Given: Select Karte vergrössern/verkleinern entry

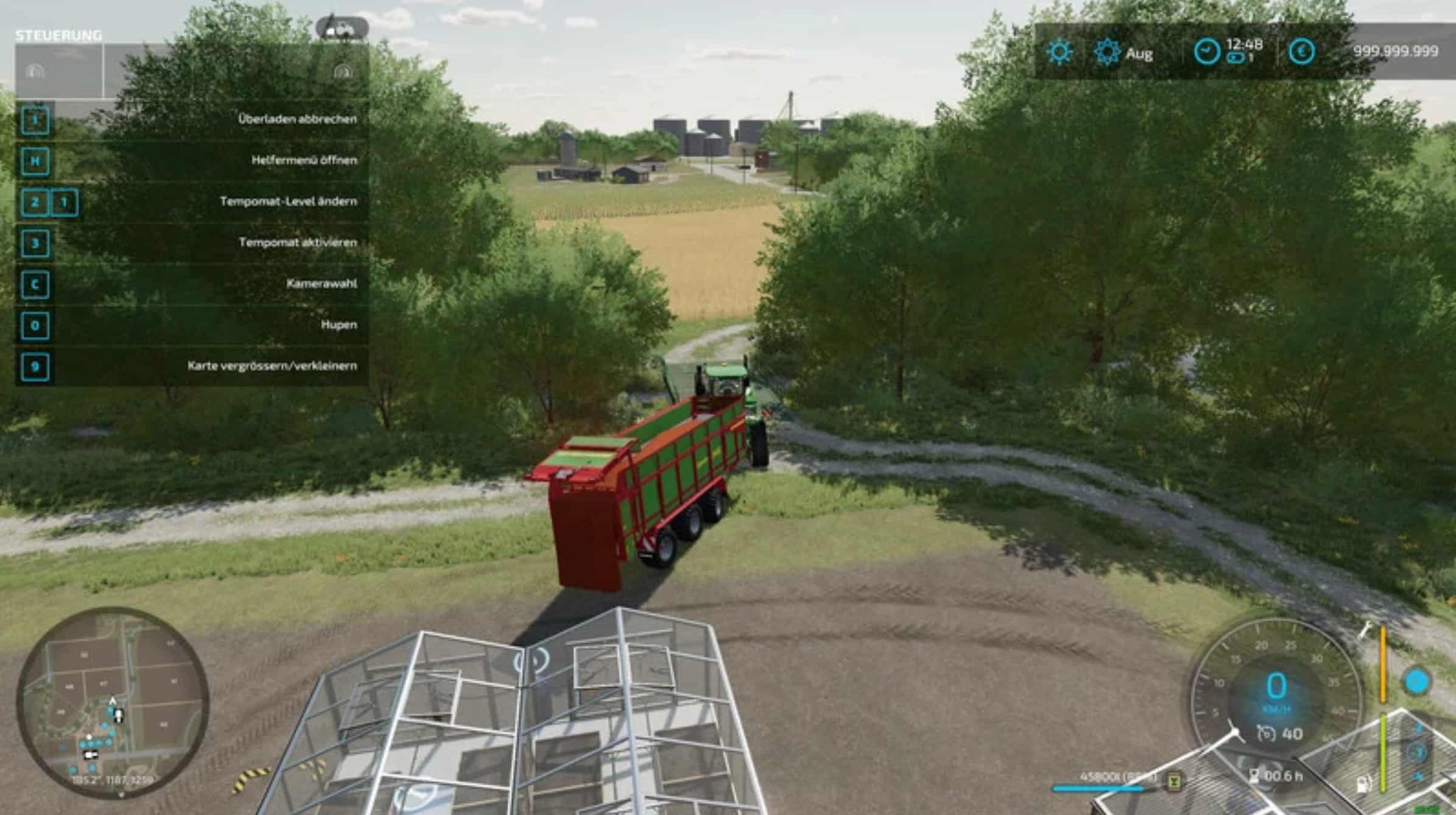Looking at the screenshot, I should coord(272,366).
